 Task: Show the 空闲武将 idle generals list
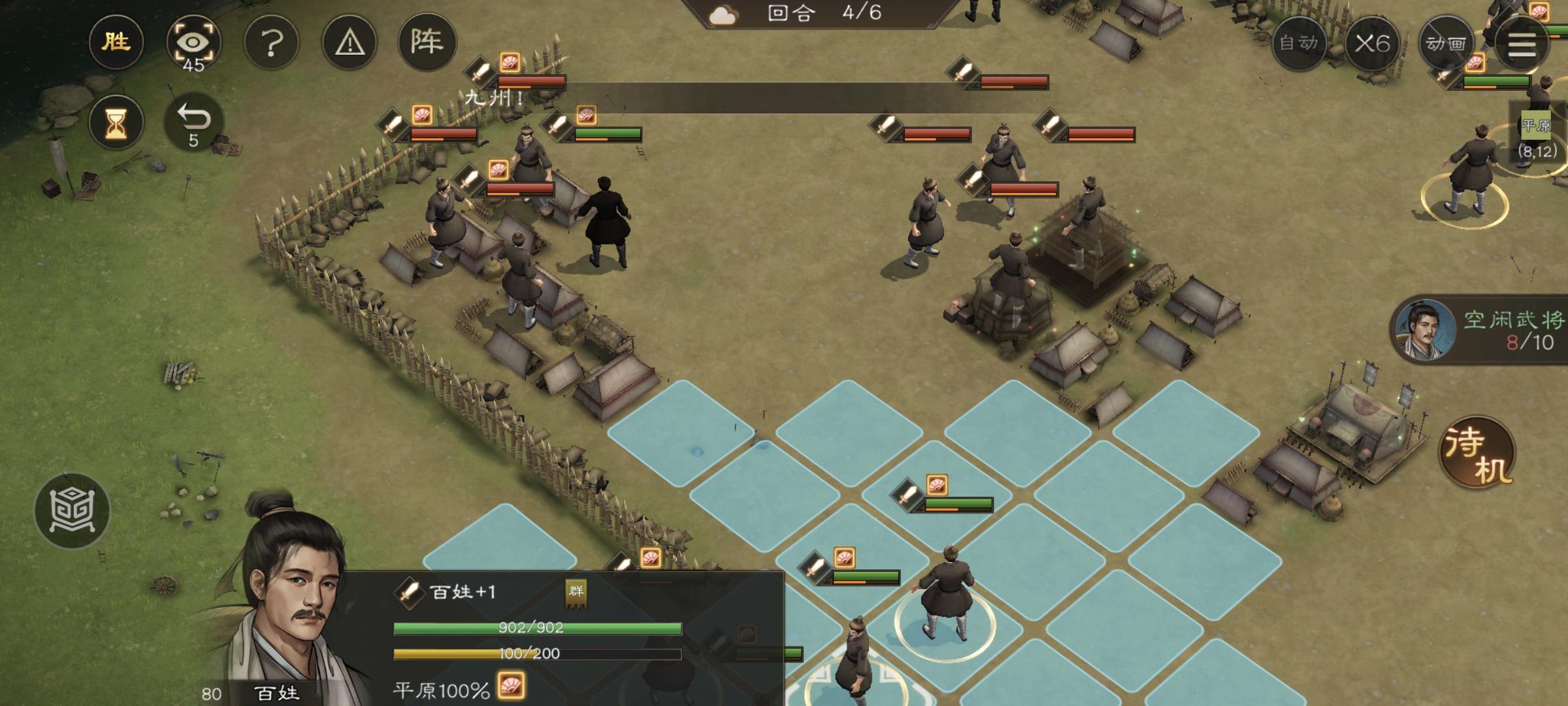point(1480,331)
